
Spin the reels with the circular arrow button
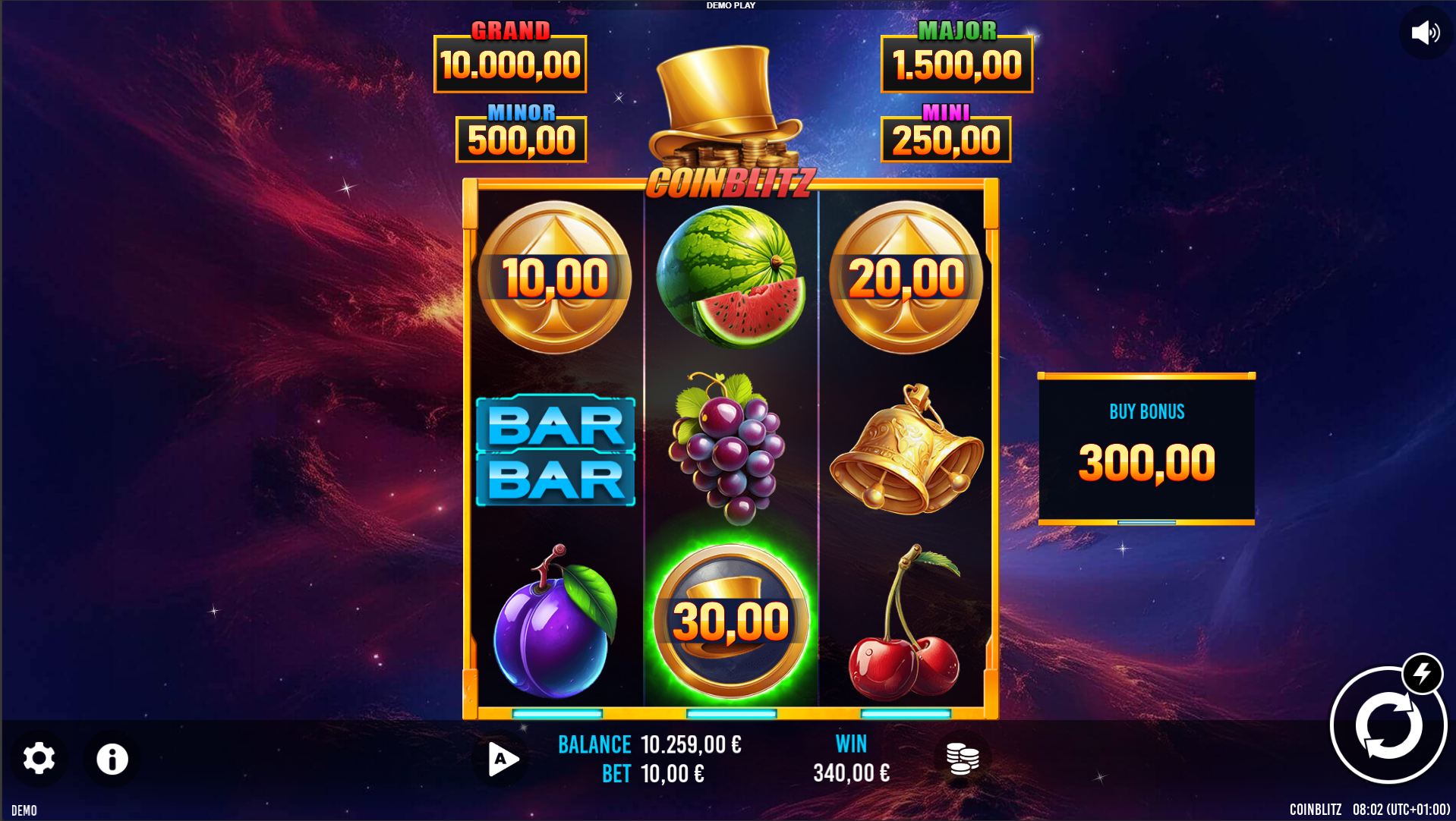point(1387,726)
